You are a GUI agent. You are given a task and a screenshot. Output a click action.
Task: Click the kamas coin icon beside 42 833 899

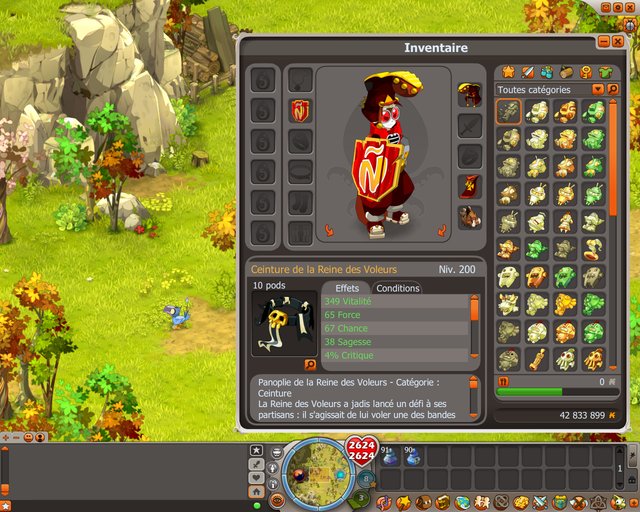[612, 414]
